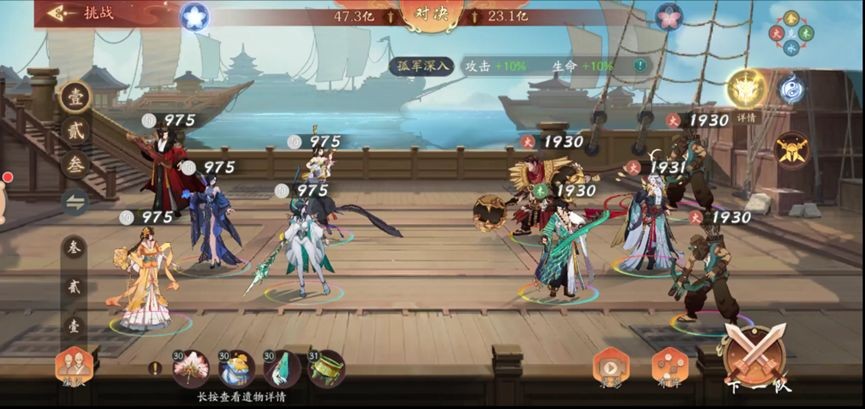The height and width of the screenshot is (409, 865).
Task: Tap the blue yin-yang icon
Action: point(792,88)
